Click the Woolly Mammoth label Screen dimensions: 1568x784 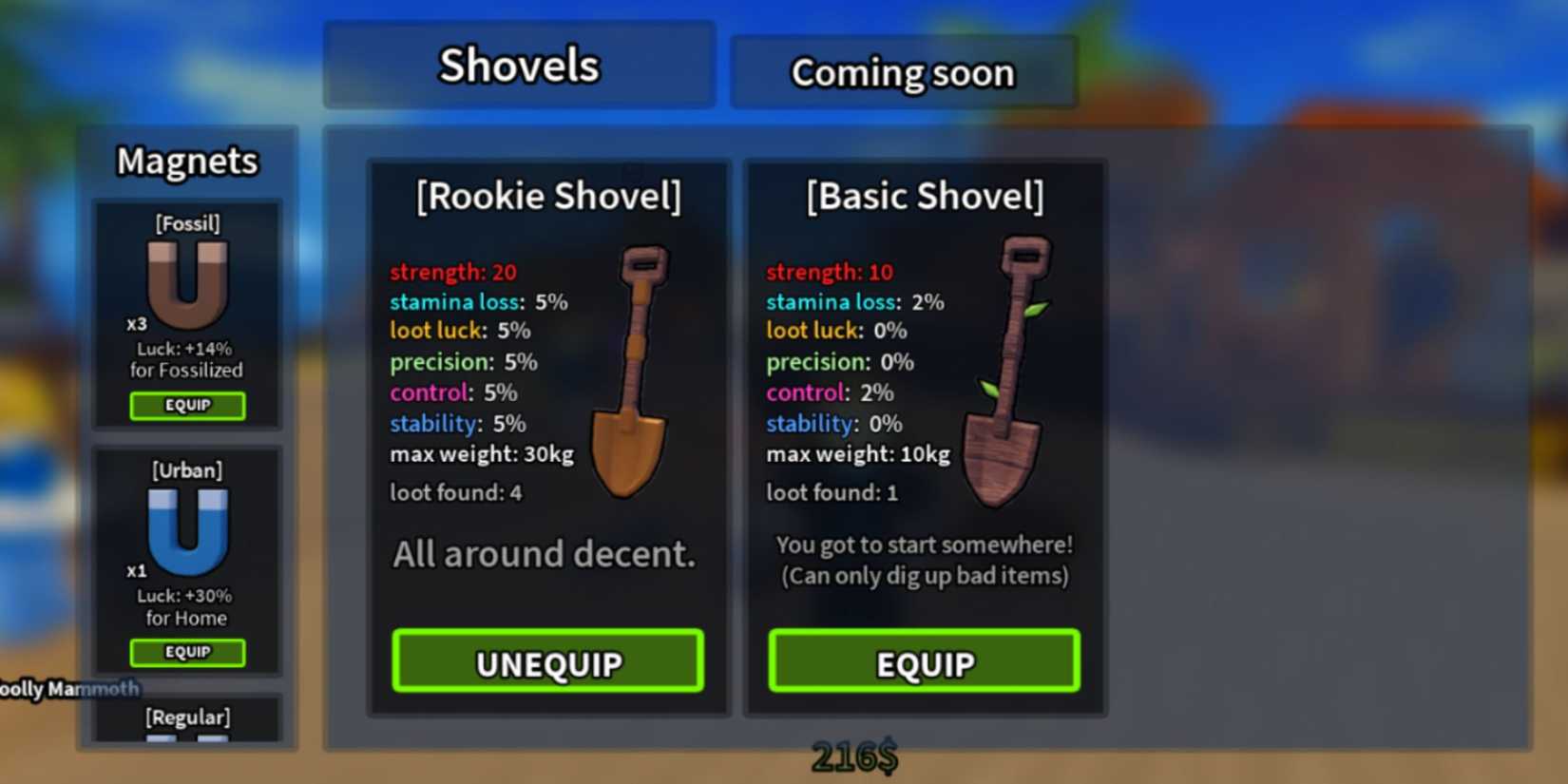pyautogui.click(x=67, y=689)
